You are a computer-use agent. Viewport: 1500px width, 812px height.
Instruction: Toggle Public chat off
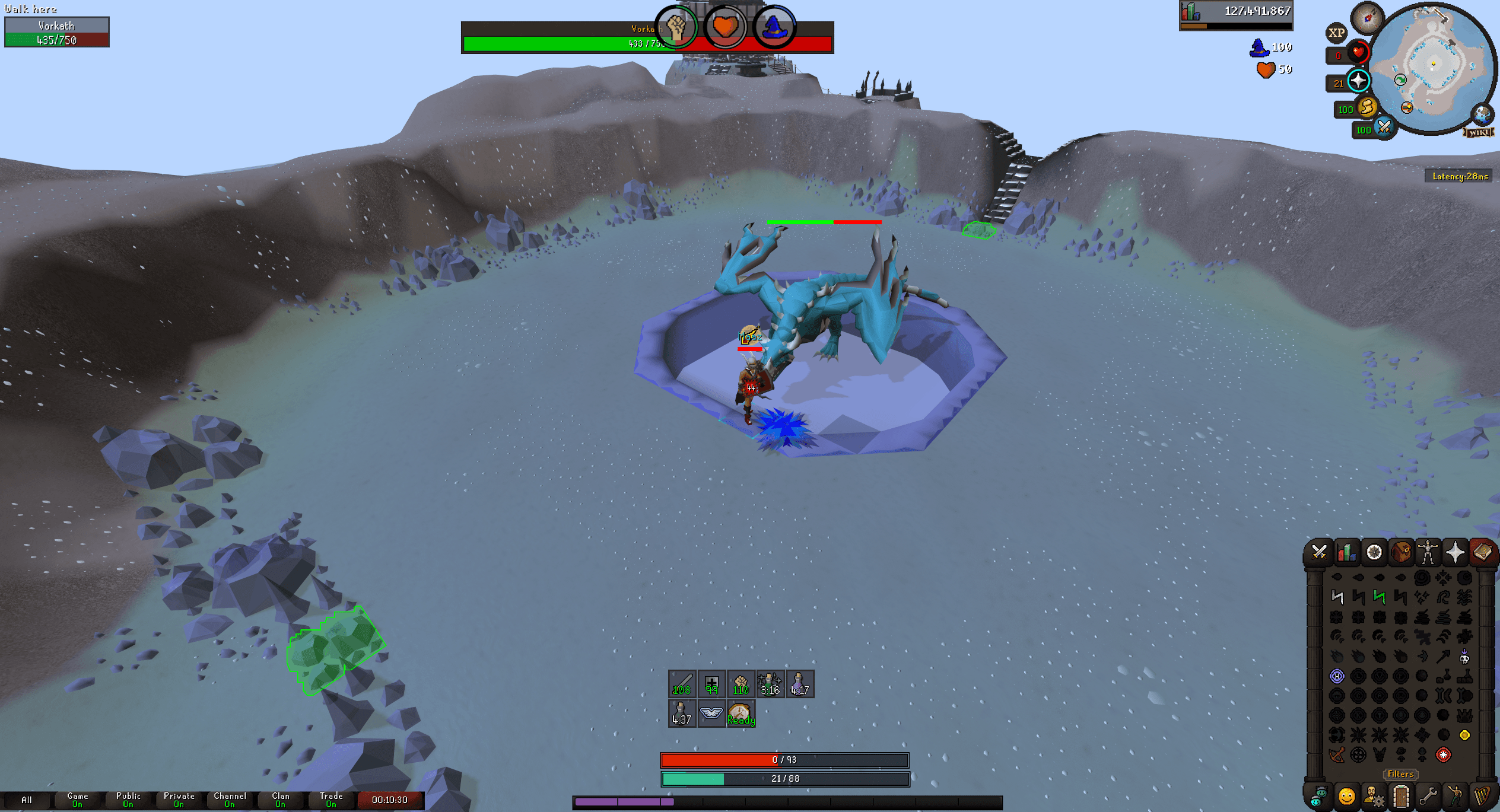tap(128, 799)
